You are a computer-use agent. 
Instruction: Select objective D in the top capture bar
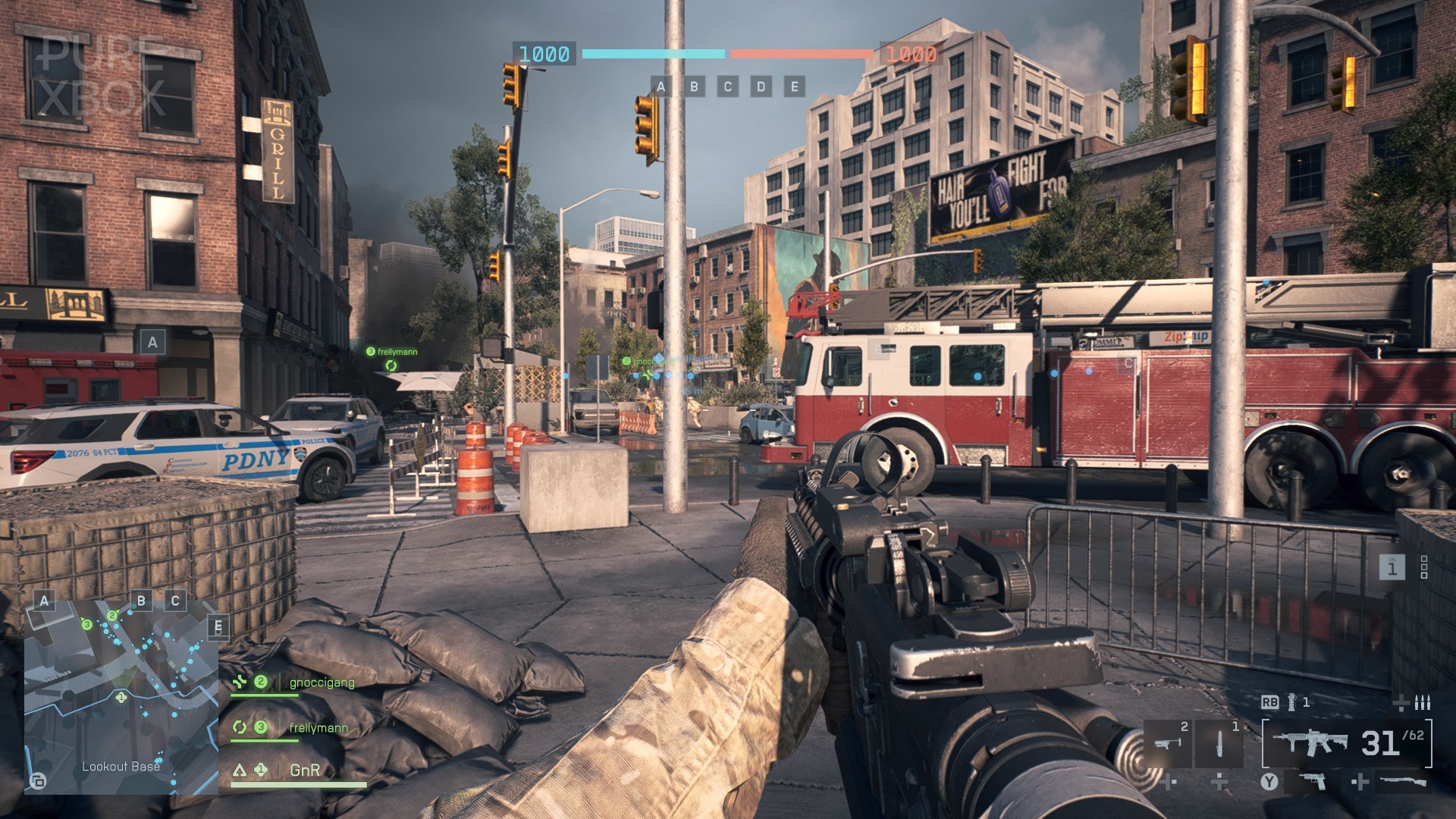click(761, 86)
